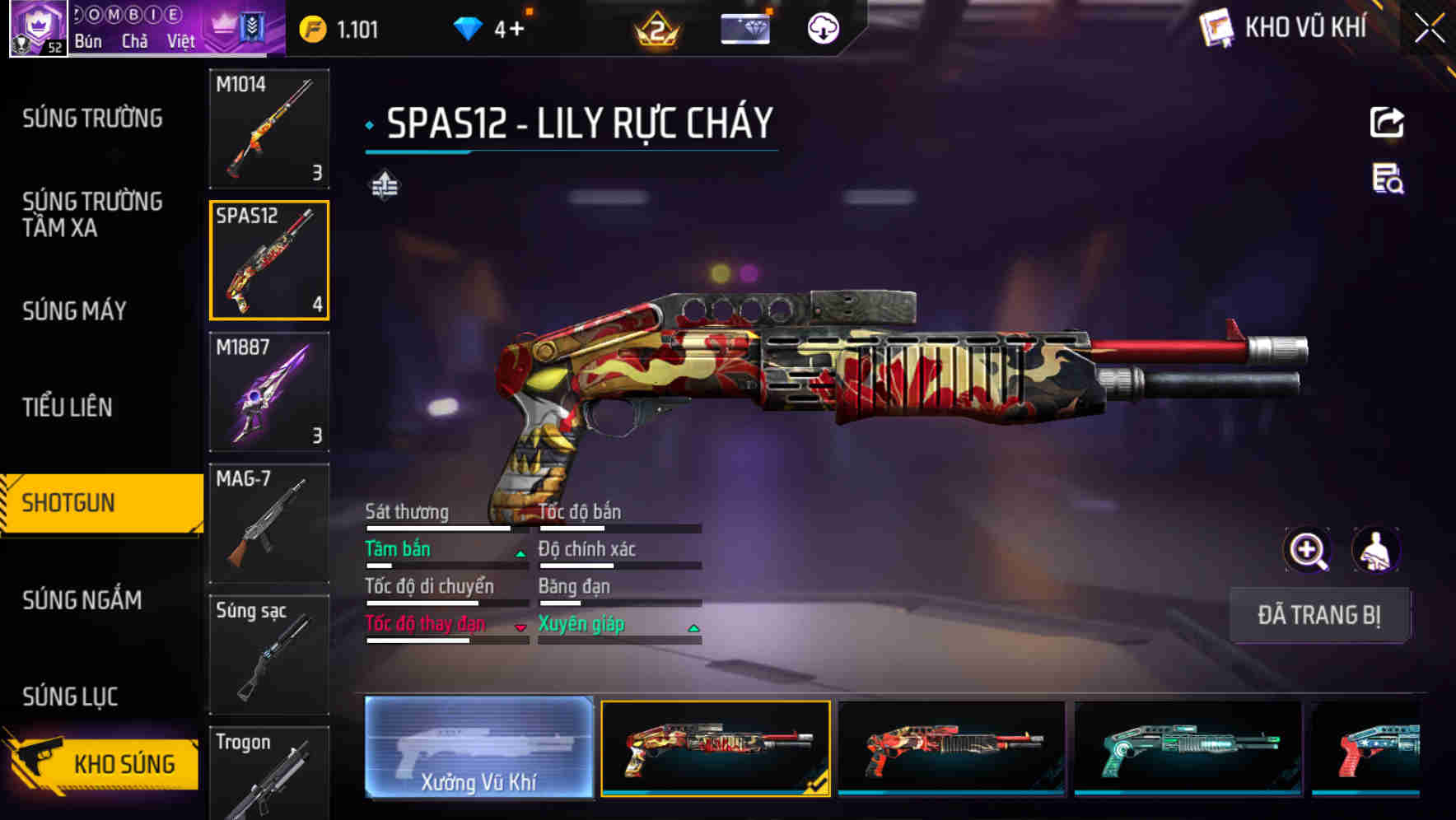Screen dimensions: 1456x820
Task: Select the teal SPAS12 skin thumbnail
Action: [1188, 748]
